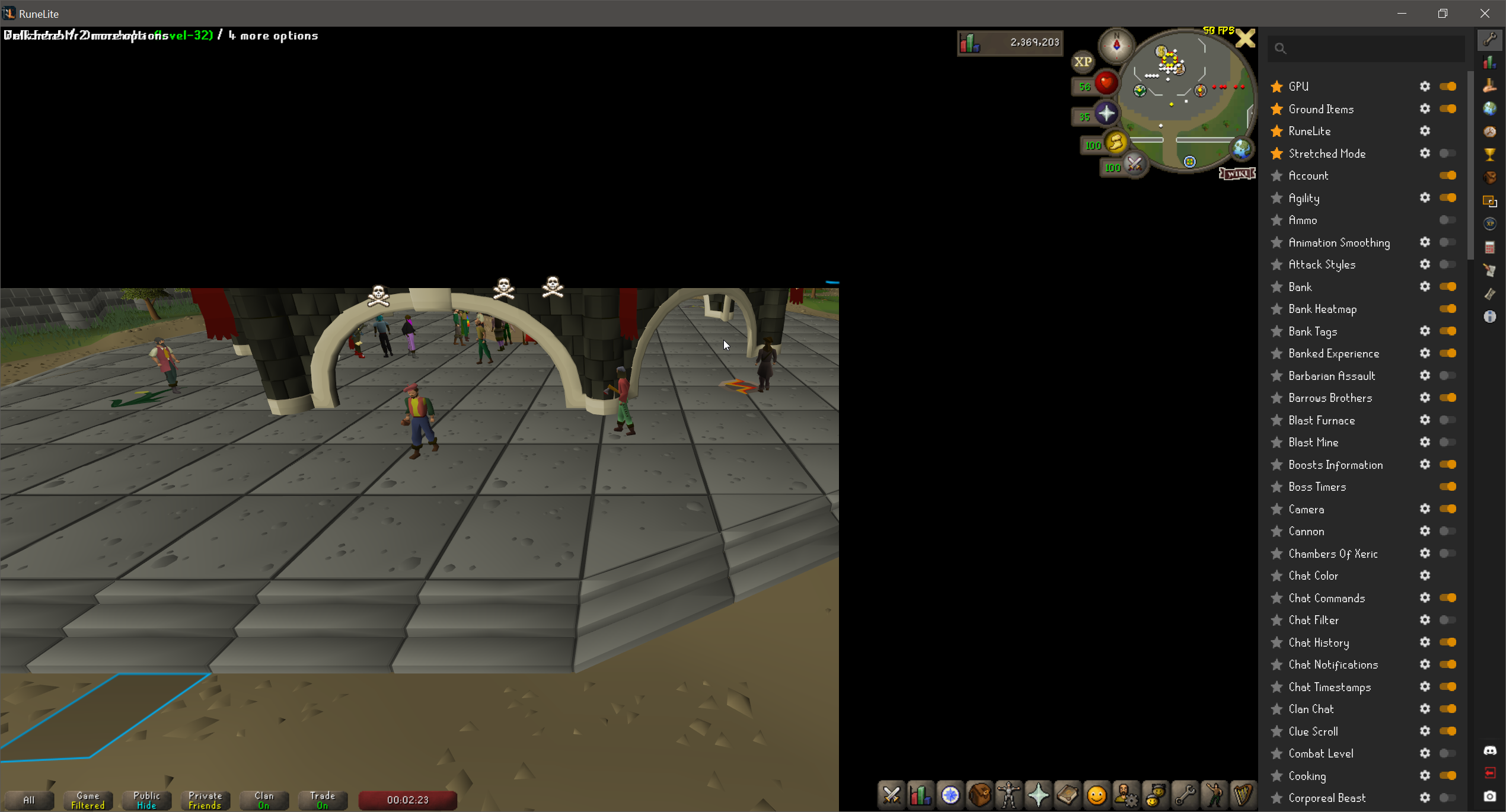The image size is (1506, 812).
Task: Open the Emotes smiley tab
Action: pos(1096,796)
